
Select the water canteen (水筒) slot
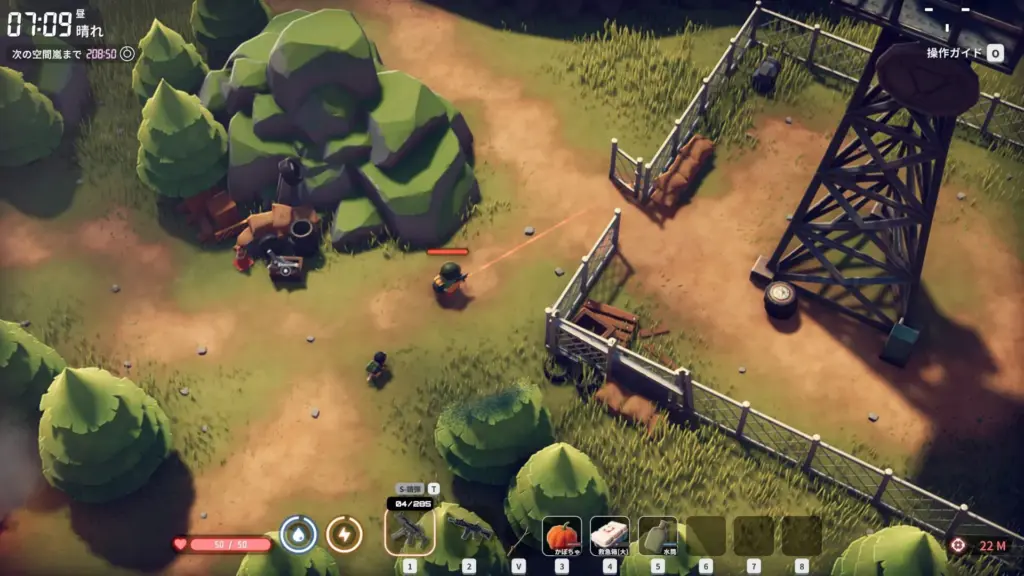click(x=657, y=535)
